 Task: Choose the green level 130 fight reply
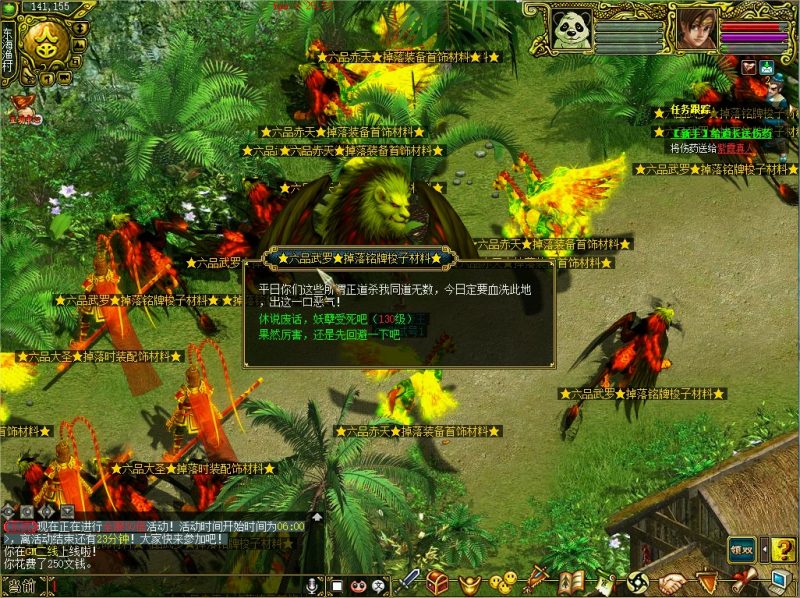tap(340, 318)
